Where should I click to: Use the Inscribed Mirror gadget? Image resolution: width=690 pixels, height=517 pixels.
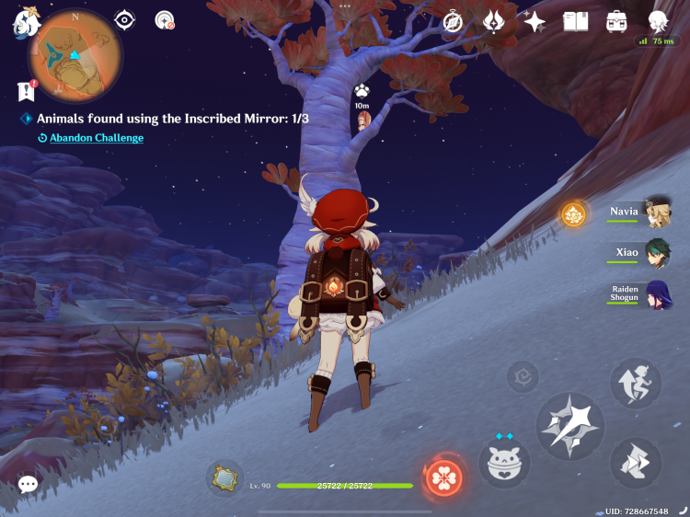(225, 477)
